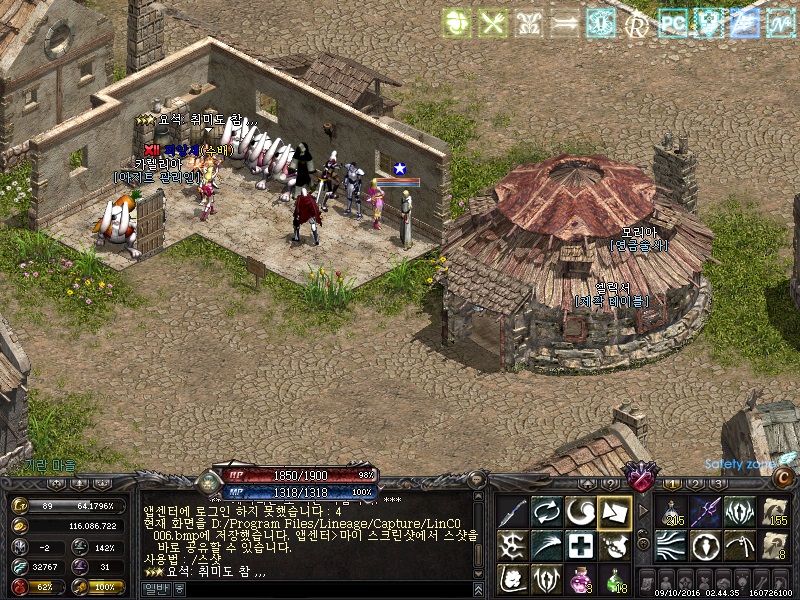Equip the purple spear hotbar slot
800x600 pixels.
tap(706, 512)
